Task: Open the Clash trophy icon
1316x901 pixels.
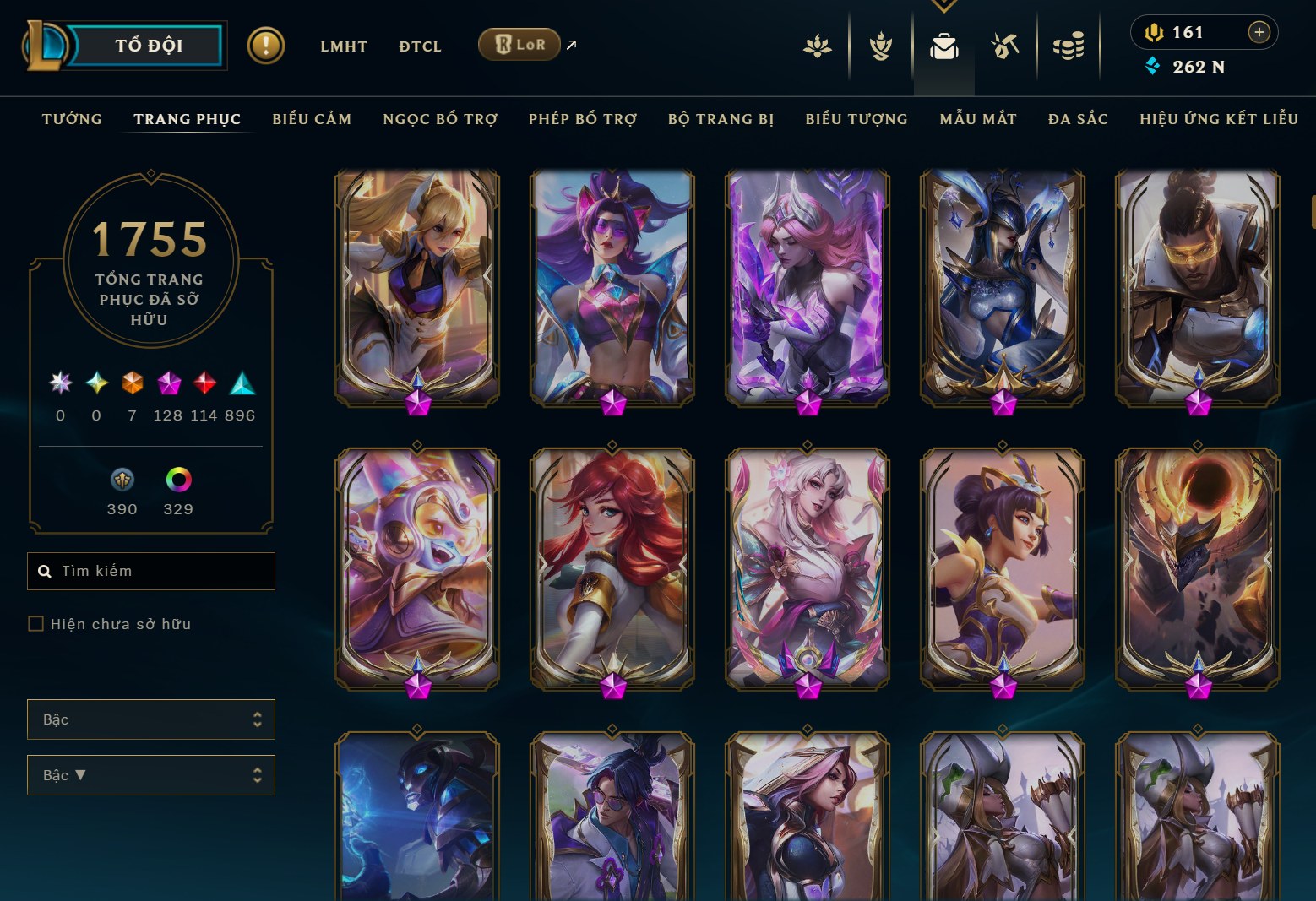Action: [879, 46]
